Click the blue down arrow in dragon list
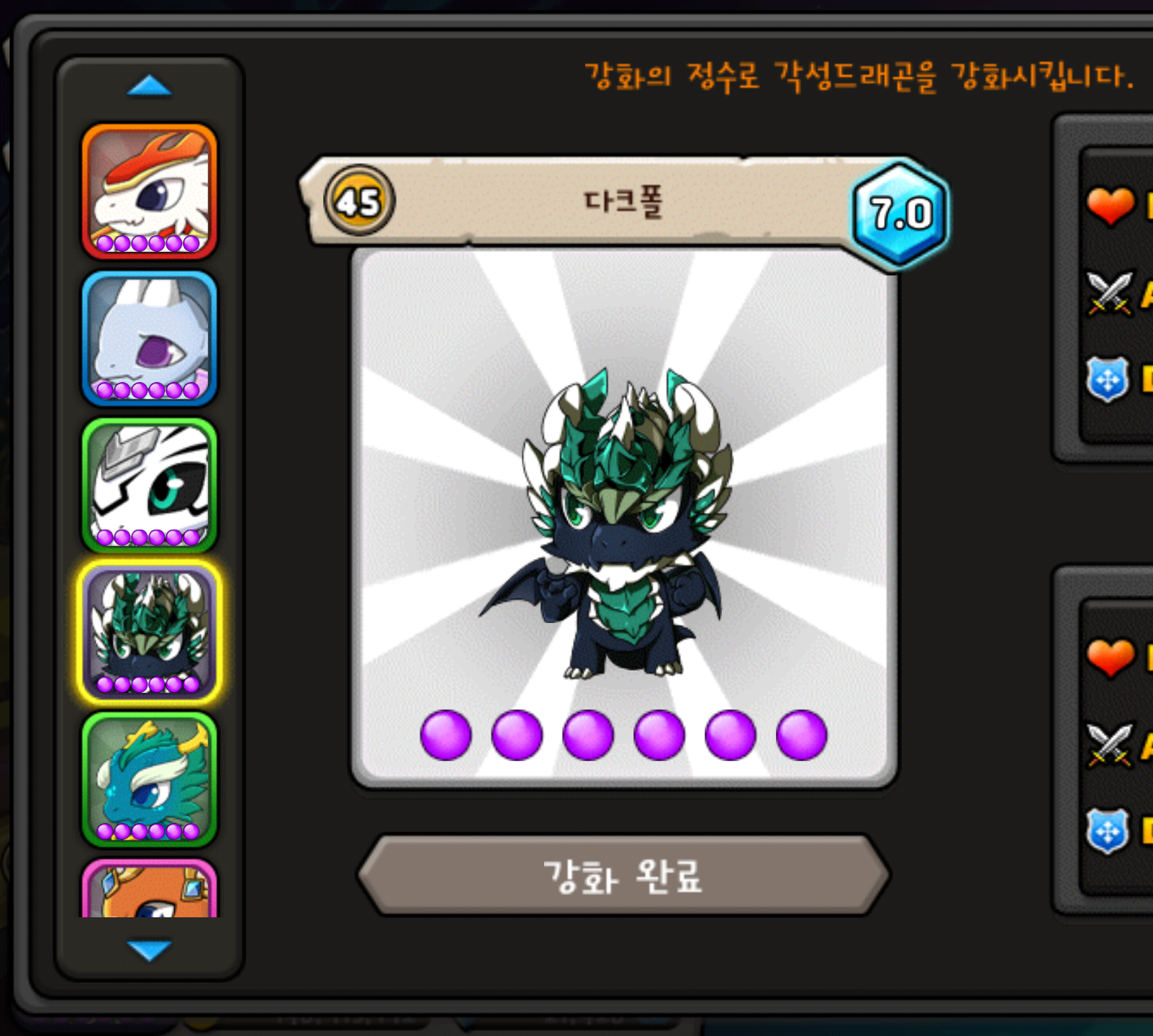This screenshot has height=1036, width=1153. click(x=149, y=950)
